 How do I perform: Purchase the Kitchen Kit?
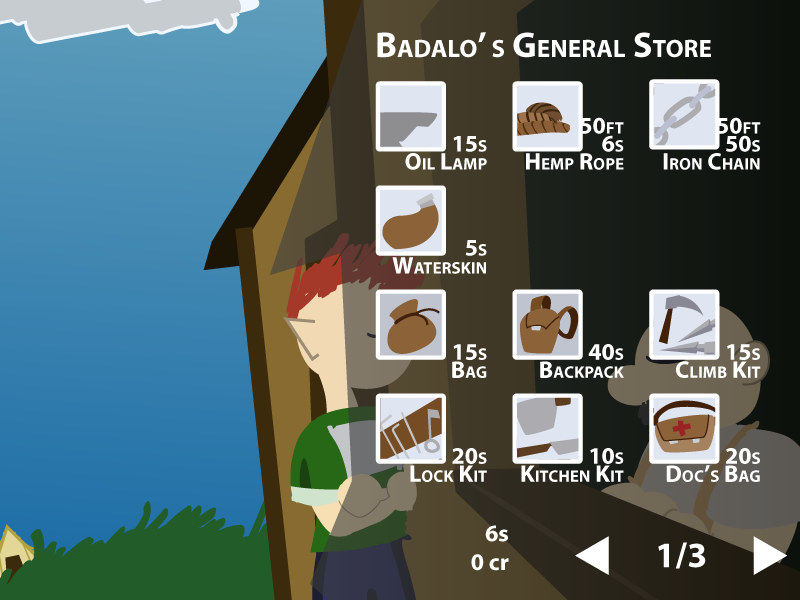(547, 429)
